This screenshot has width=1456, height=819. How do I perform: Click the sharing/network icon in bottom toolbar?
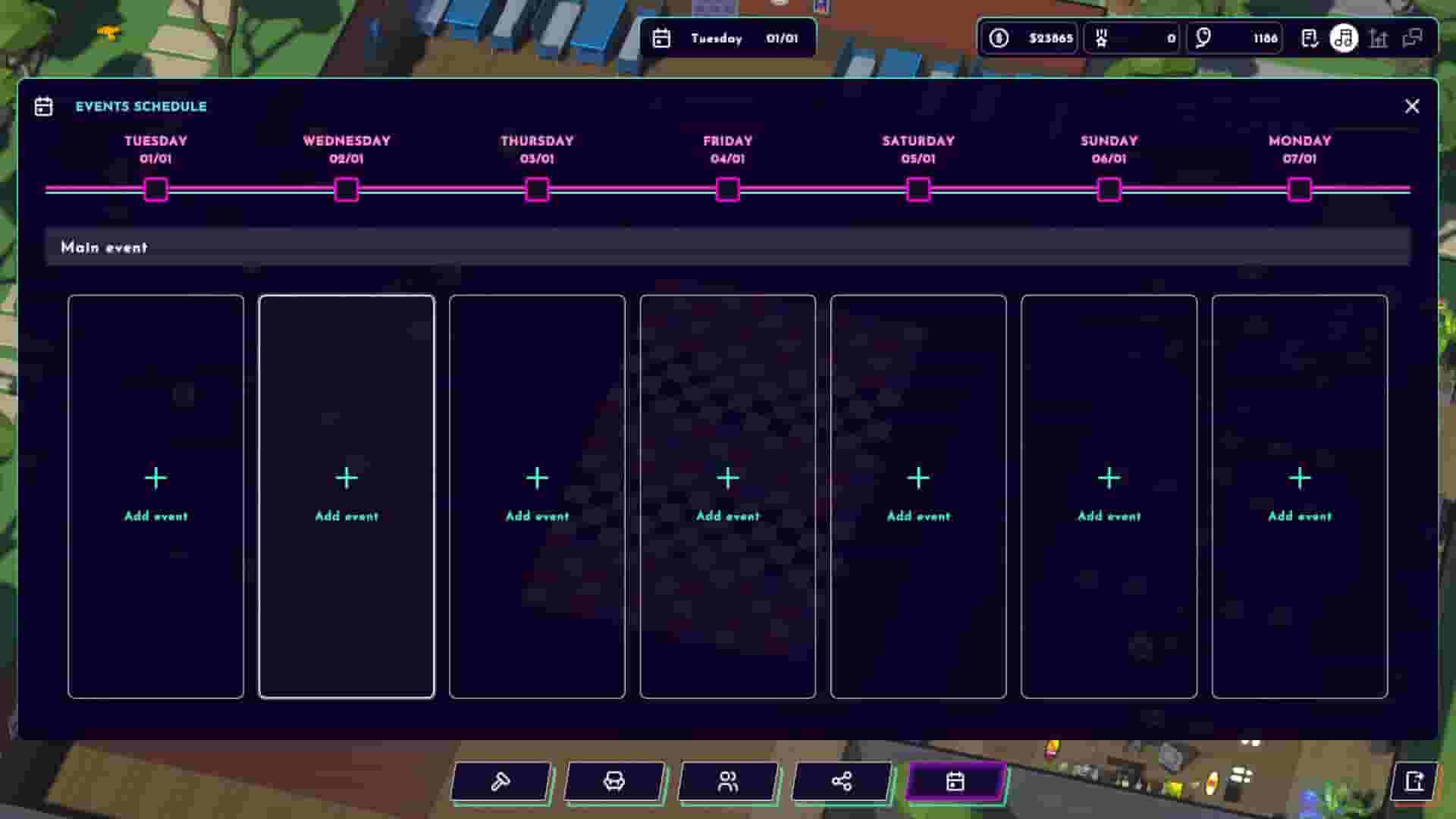843,781
